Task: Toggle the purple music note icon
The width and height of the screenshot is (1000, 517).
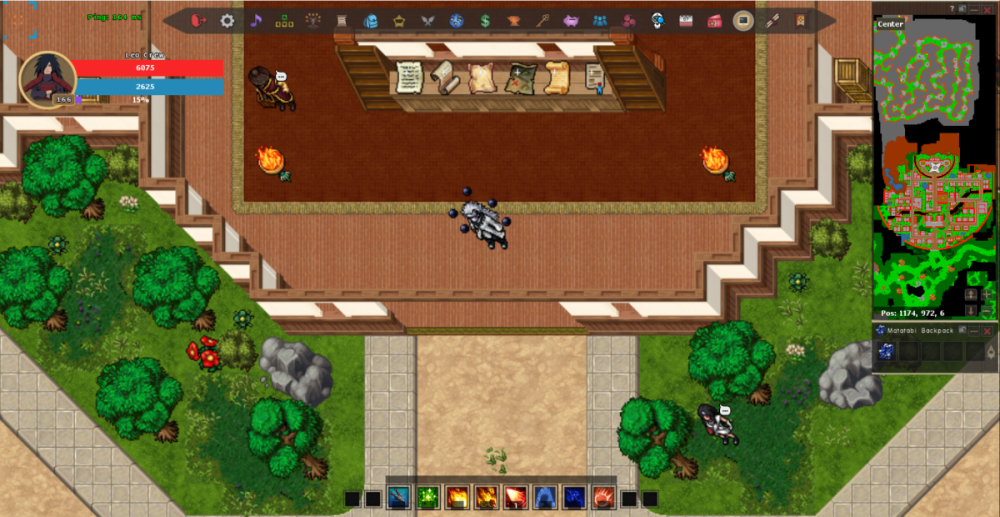Action: [256, 20]
